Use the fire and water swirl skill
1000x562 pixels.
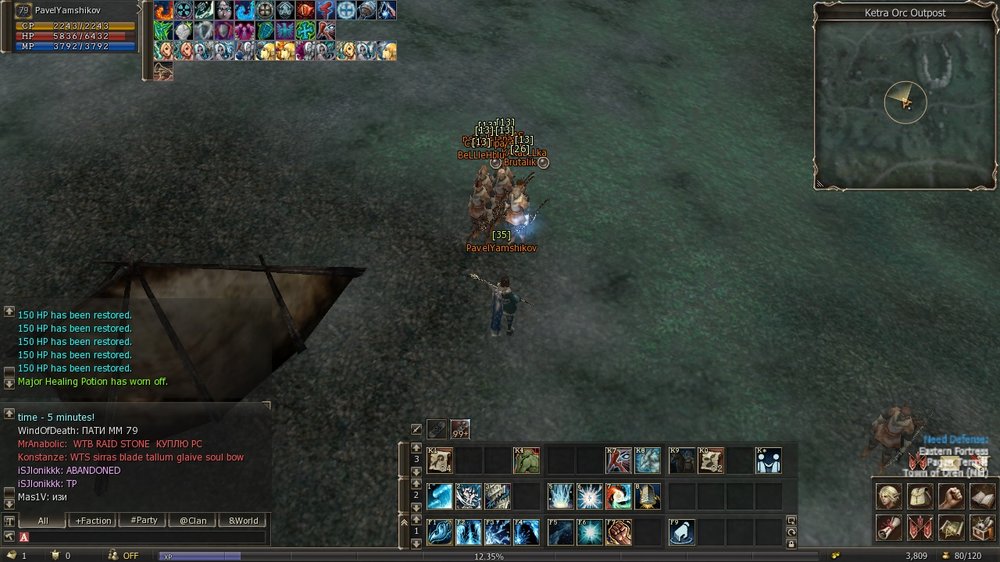pyautogui.click(x=619, y=496)
